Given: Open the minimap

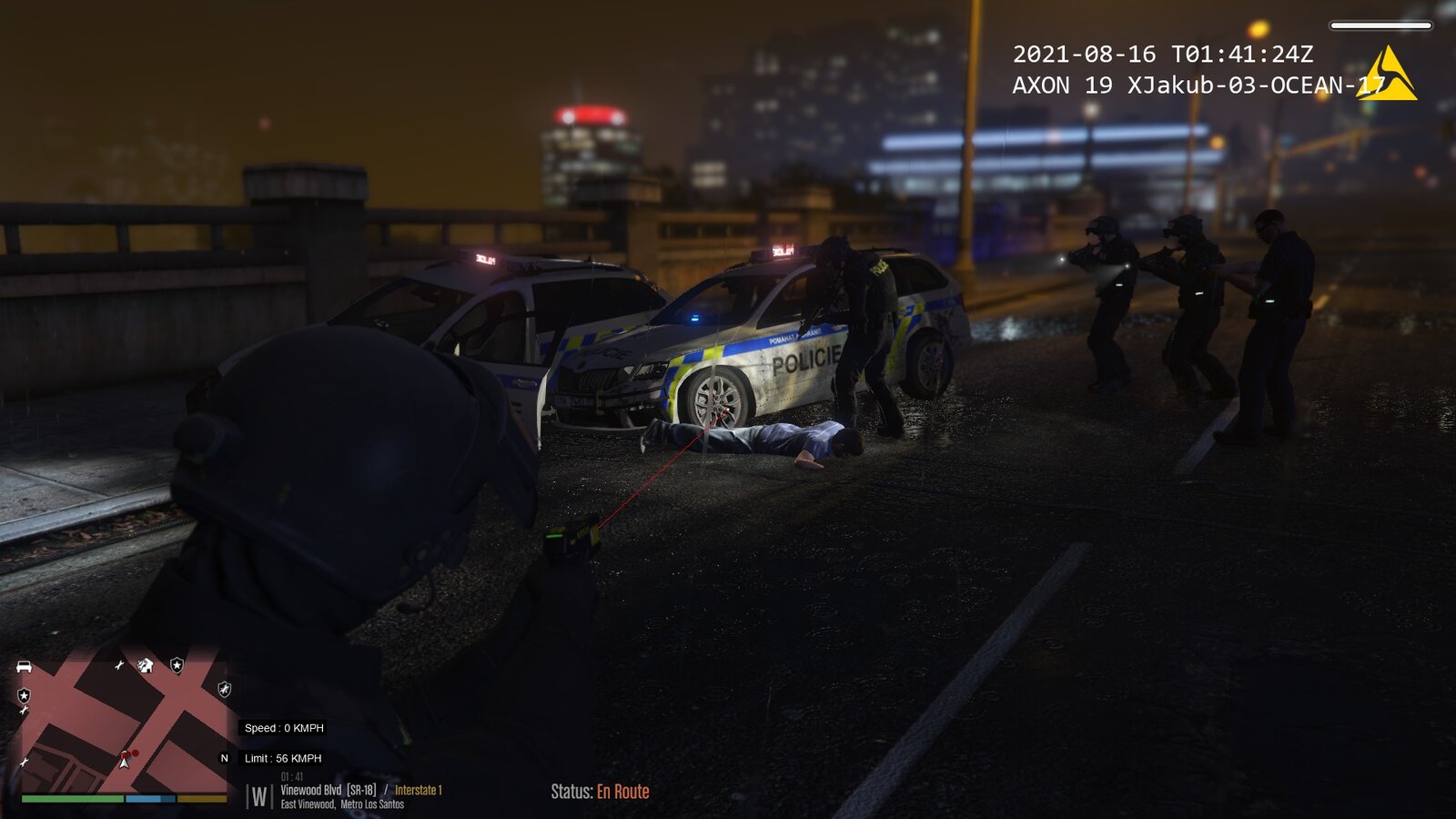Looking at the screenshot, I should tap(123, 719).
